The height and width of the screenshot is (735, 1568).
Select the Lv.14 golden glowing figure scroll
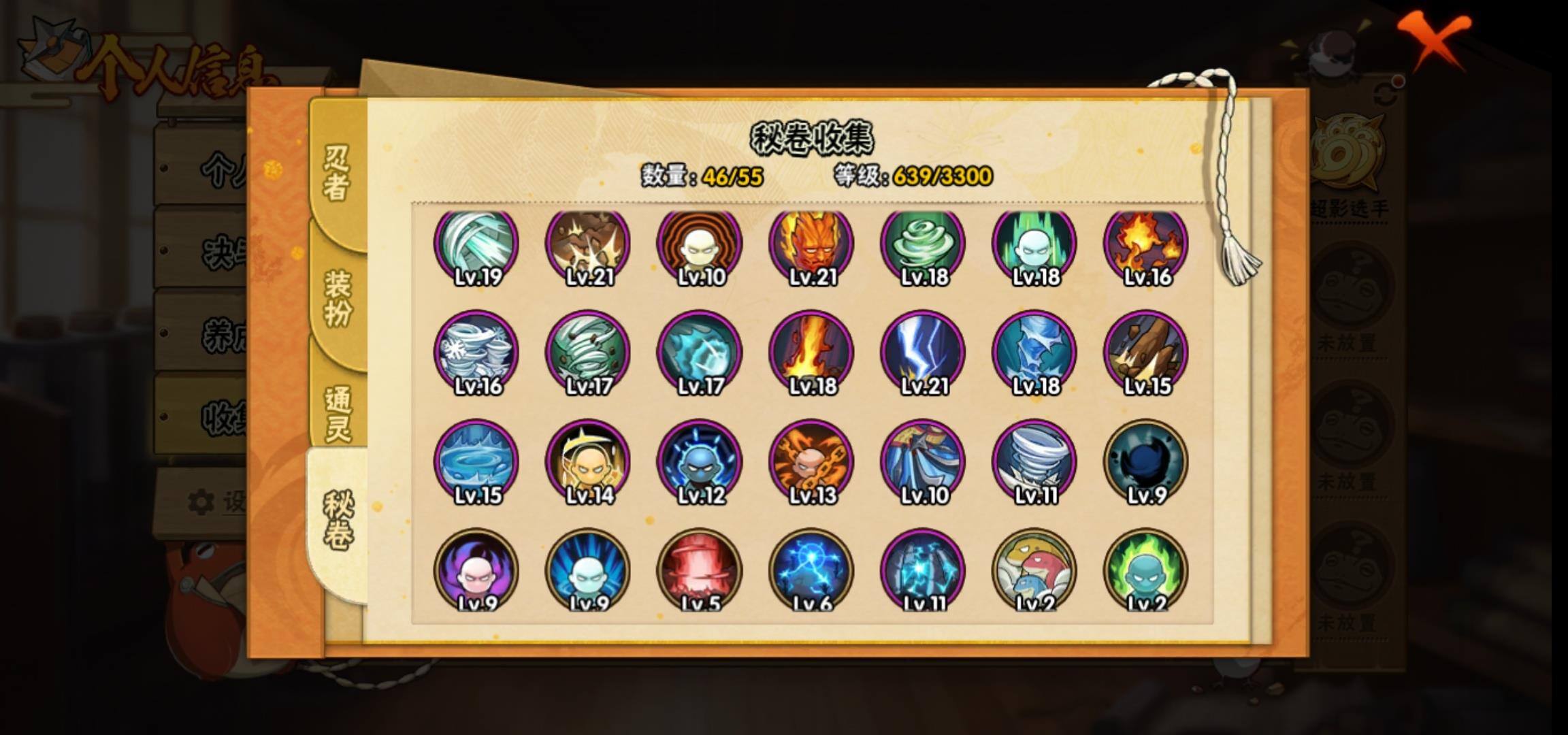point(588,461)
